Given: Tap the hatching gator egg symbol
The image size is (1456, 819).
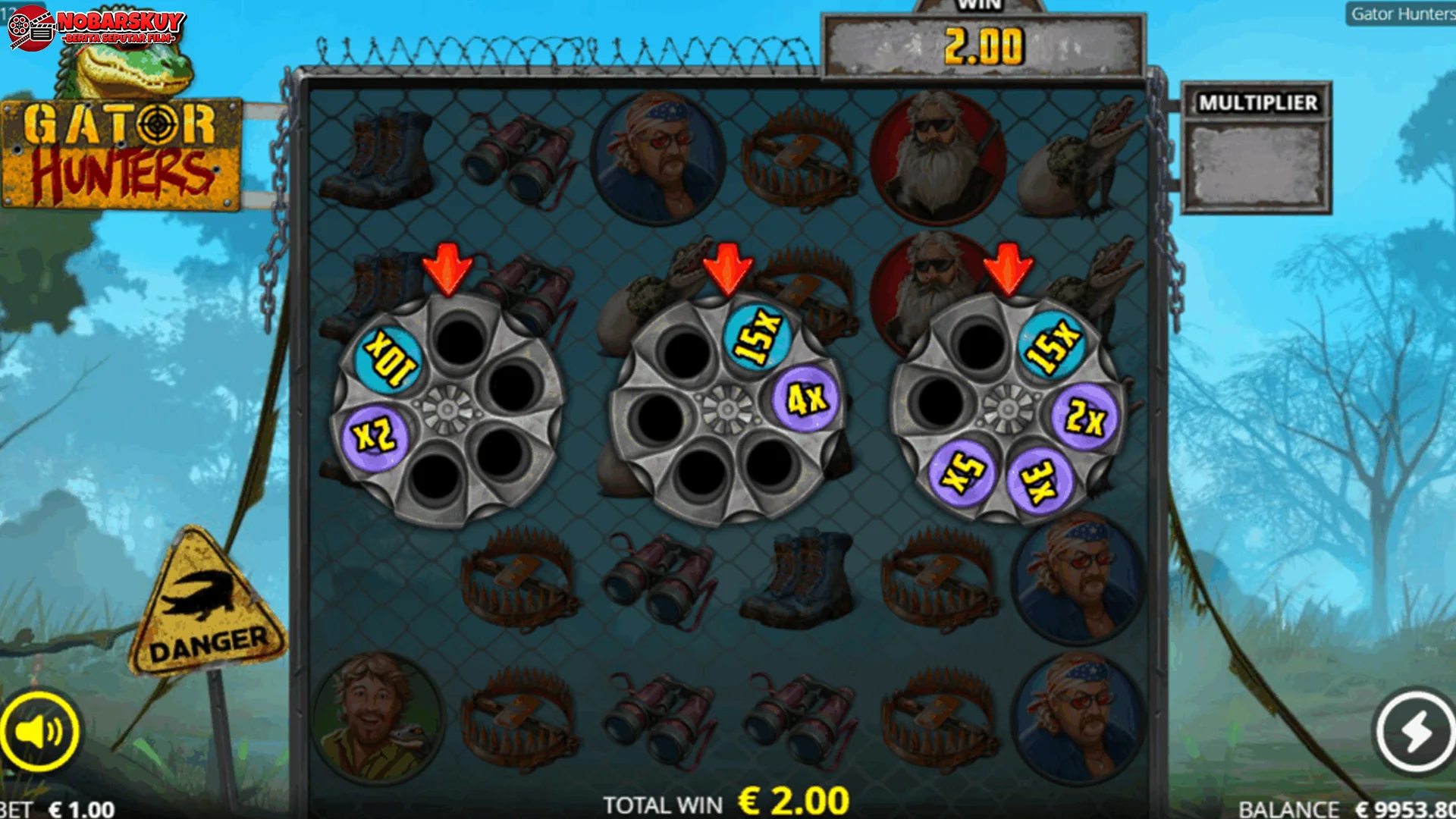Looking at the screenshot, I should (x=1084, y=159).
